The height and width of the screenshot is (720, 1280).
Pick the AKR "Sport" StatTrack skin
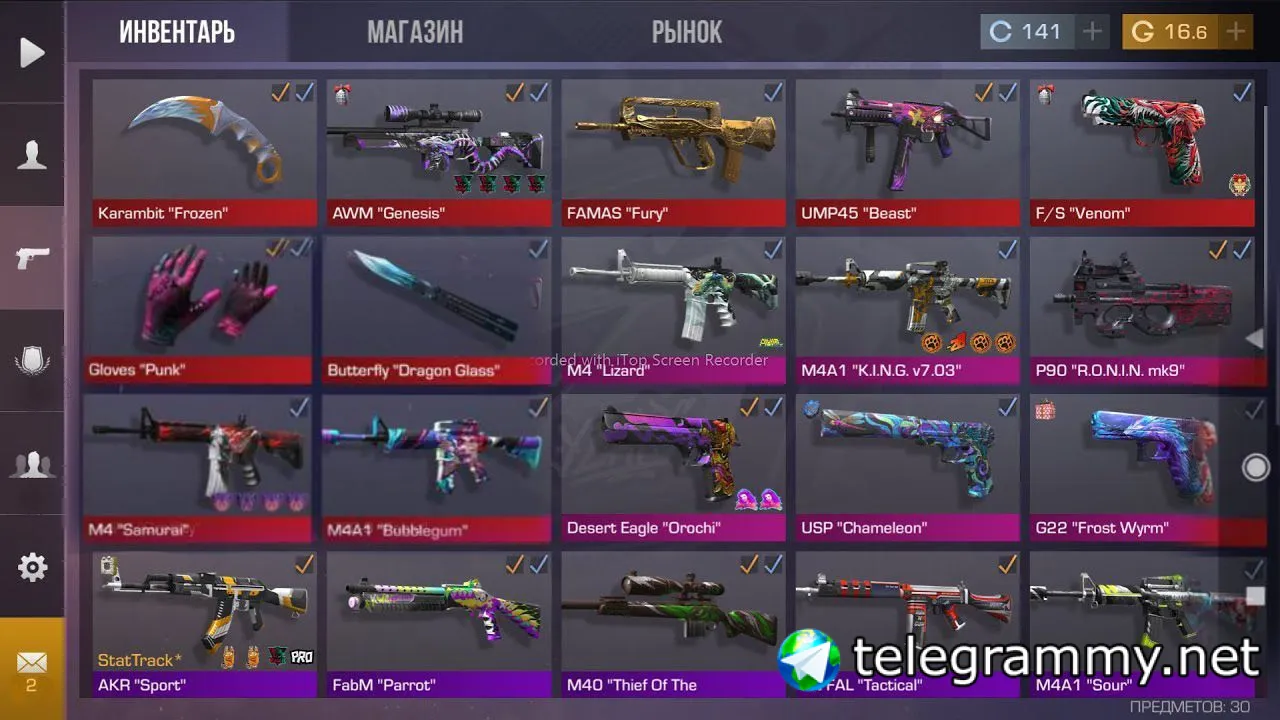point(204,622)
